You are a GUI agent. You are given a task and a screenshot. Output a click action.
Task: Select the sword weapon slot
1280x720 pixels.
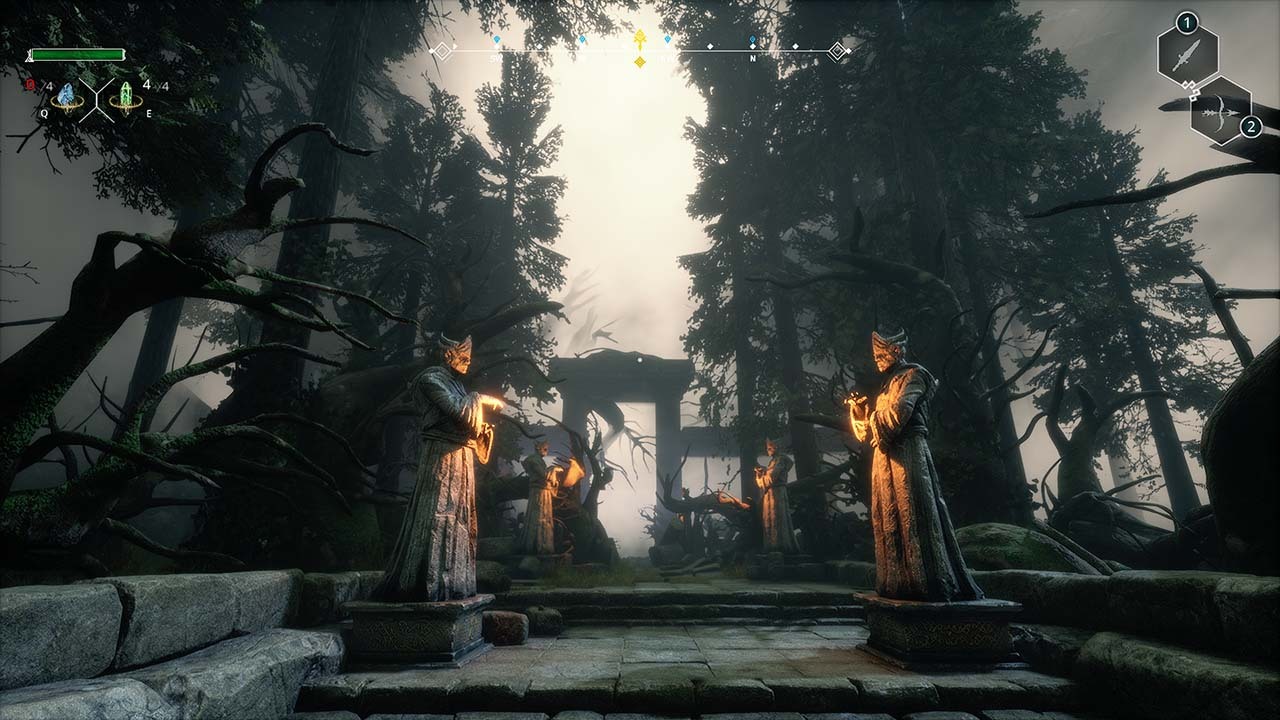click(x=1187, y=55)
